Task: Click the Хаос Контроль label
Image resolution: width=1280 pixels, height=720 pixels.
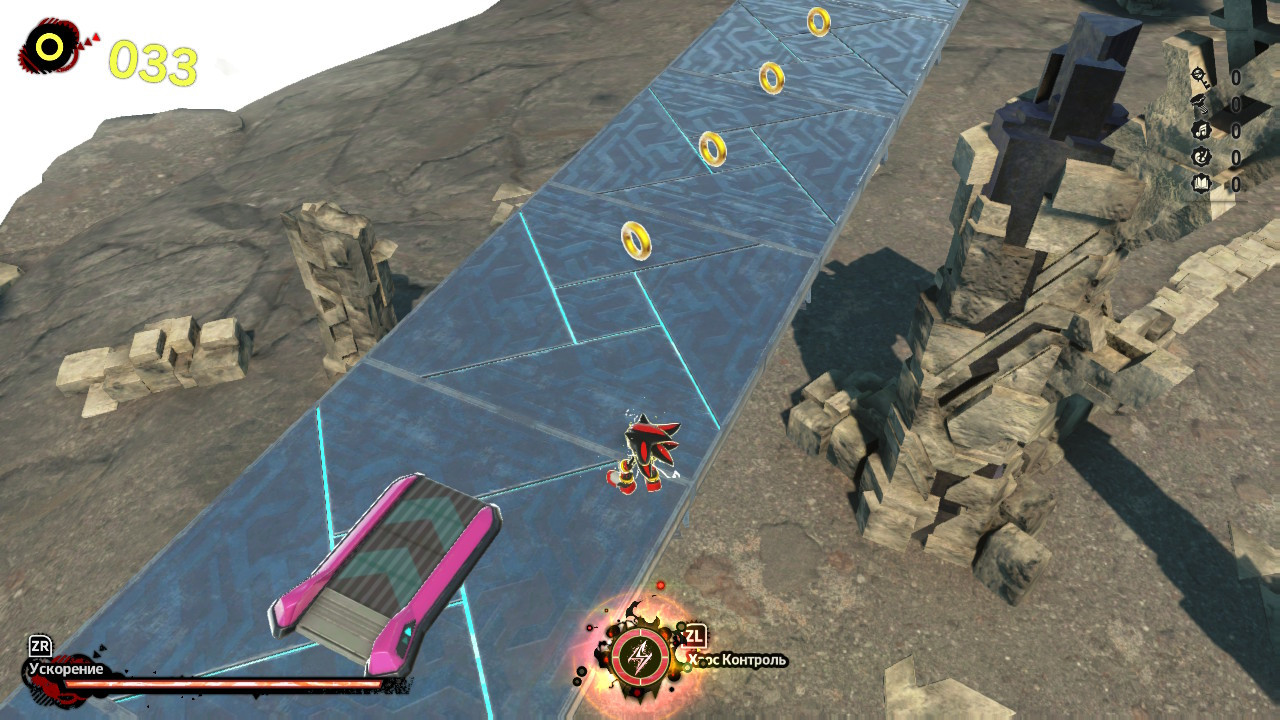Action: [737, 660]
